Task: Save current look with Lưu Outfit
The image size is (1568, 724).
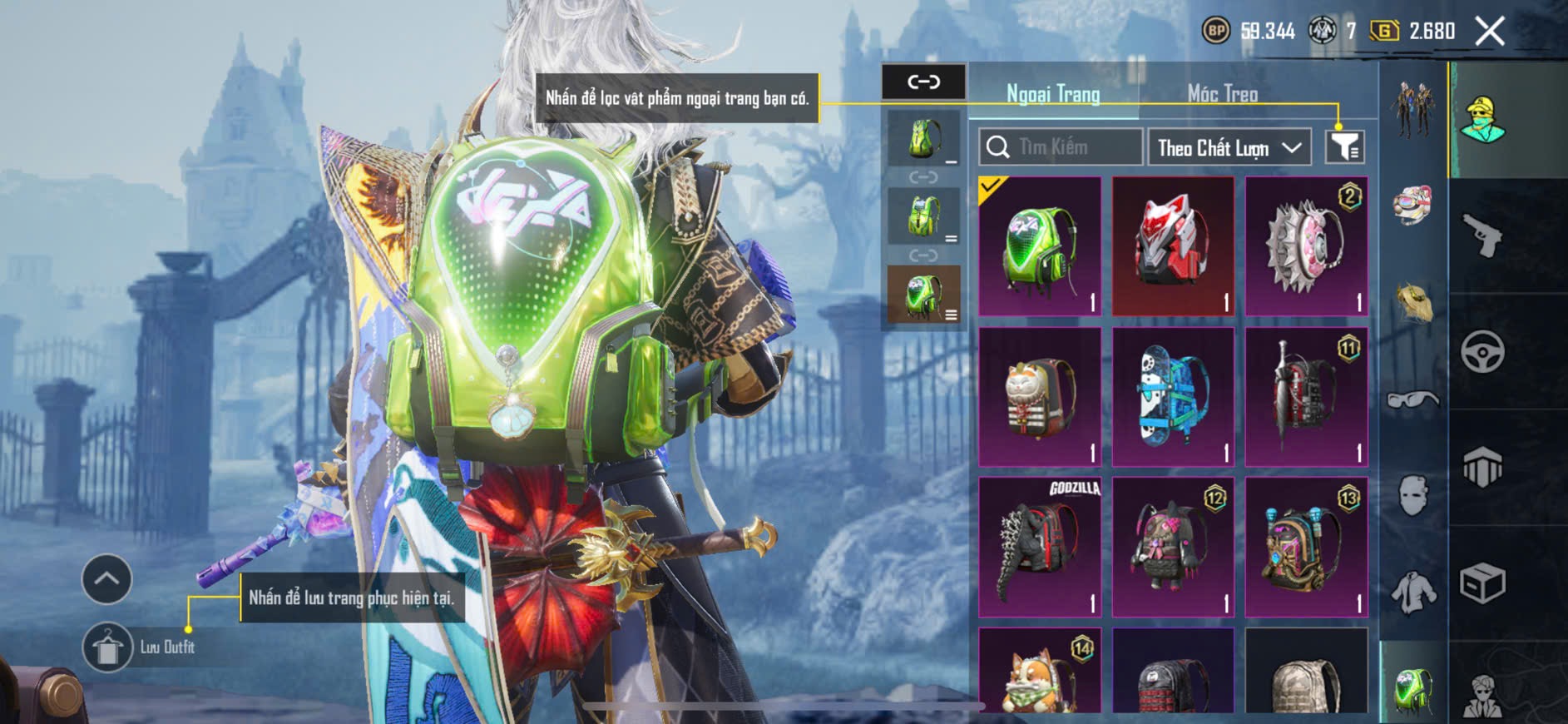Action: (107, 647)
